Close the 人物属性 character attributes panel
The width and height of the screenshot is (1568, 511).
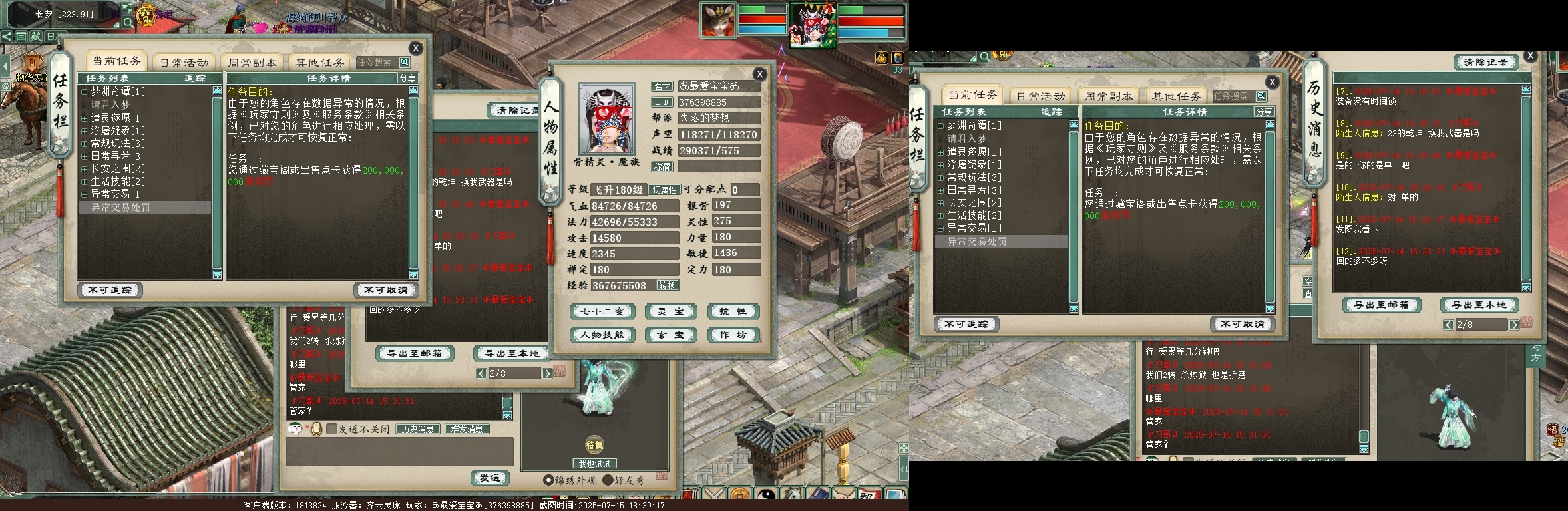click(759, 74)
